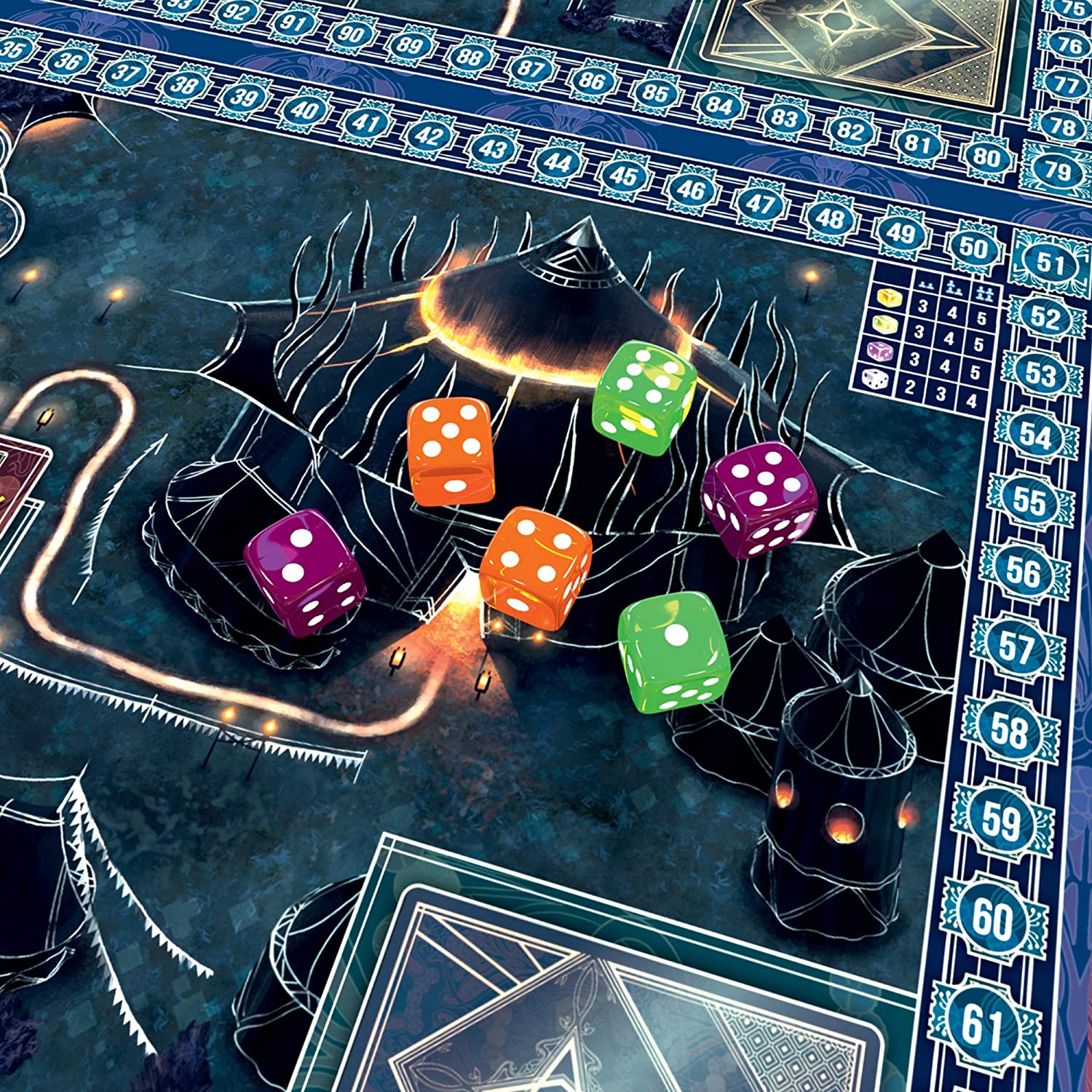Select score track space 85
Screen dimensions: 1092x1092
[x=654, y=92]
